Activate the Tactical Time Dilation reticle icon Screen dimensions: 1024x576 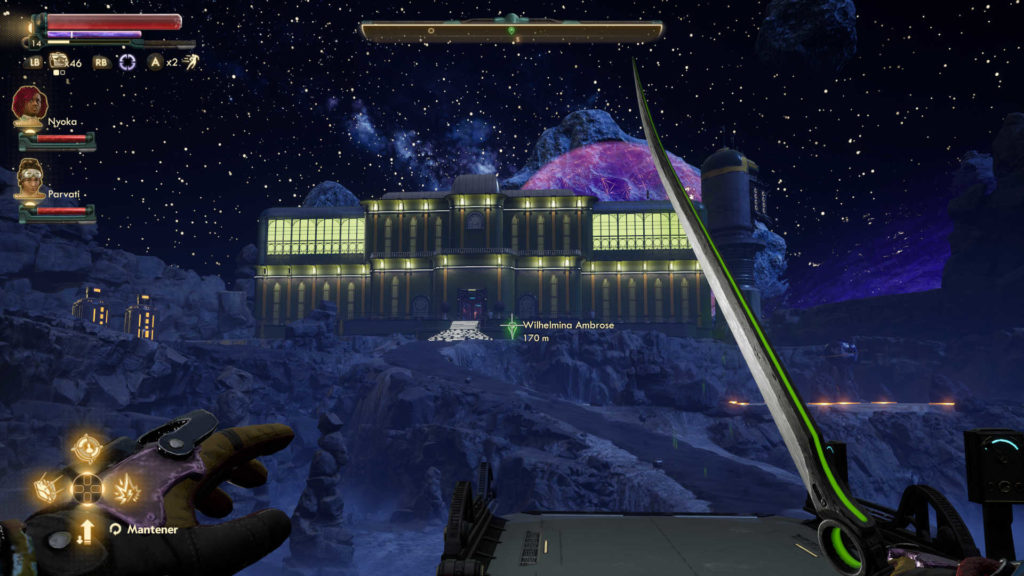(127, 62)
